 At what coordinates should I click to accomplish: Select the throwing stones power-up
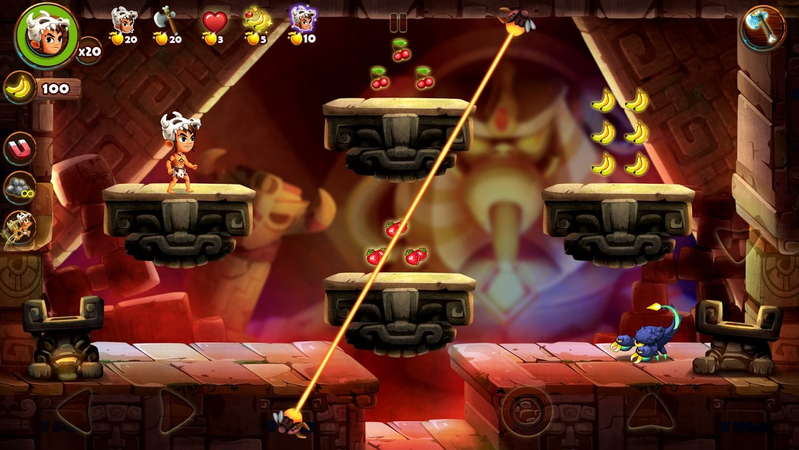tap(19, 188)
